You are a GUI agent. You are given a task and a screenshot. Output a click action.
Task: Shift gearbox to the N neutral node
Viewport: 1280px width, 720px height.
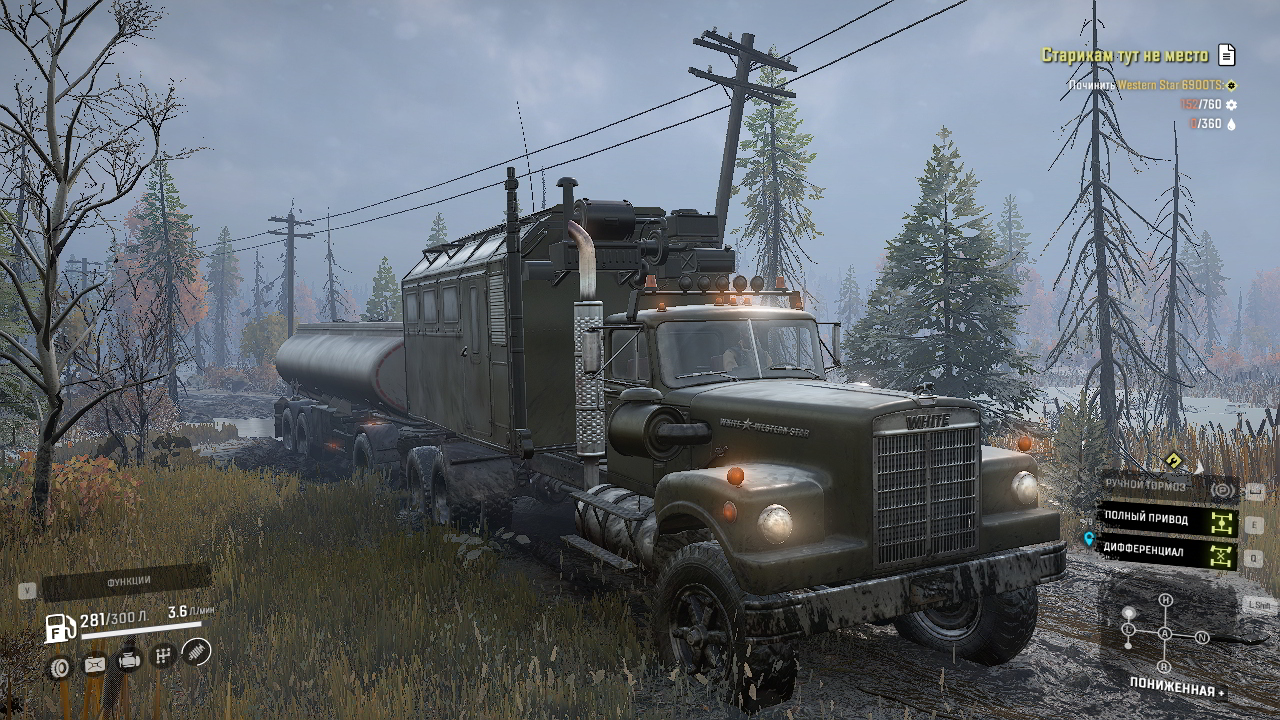(1202, 637)
